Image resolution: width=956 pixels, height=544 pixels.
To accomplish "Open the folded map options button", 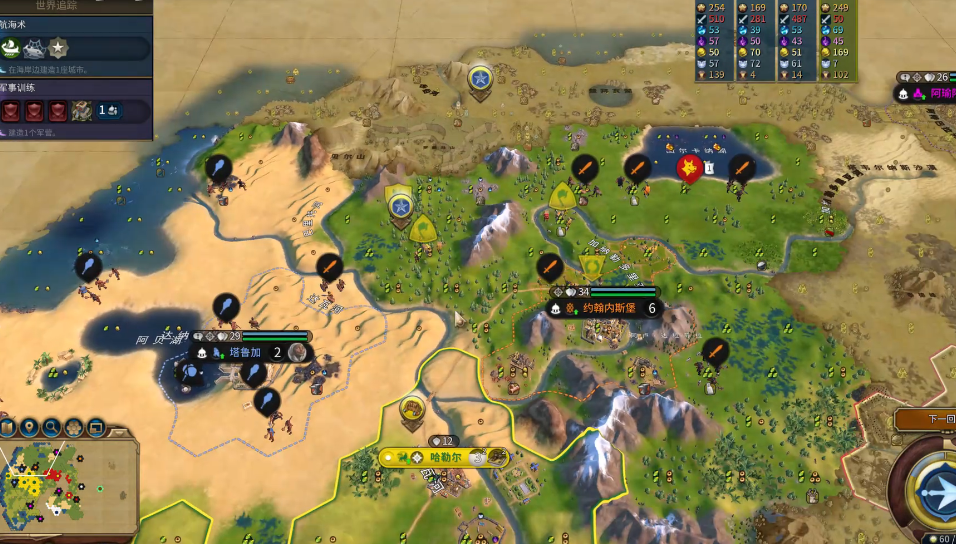I will click(x=8, y=428).
